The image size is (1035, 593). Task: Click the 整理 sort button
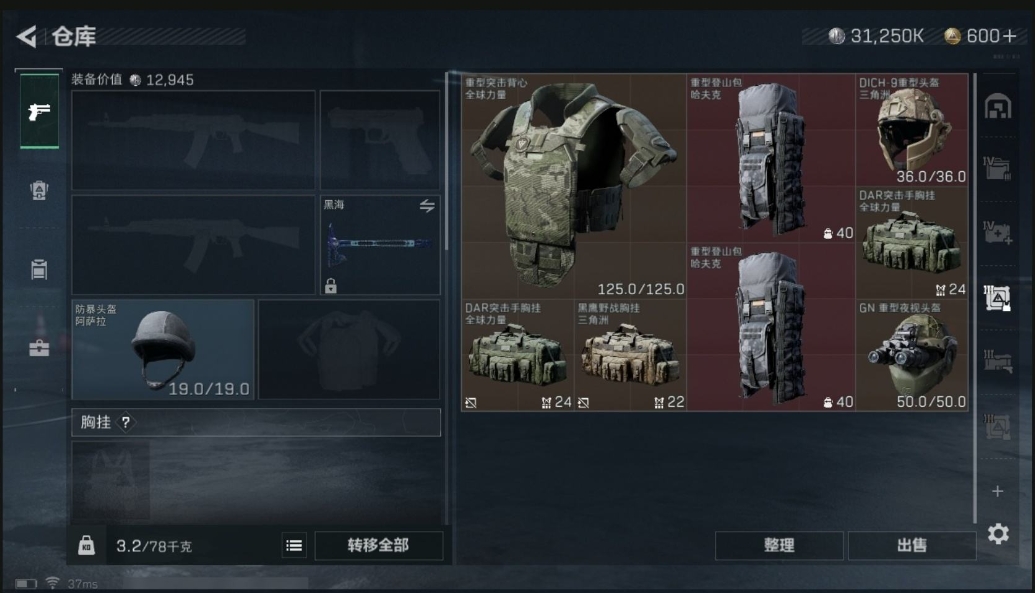click(779, 545)
